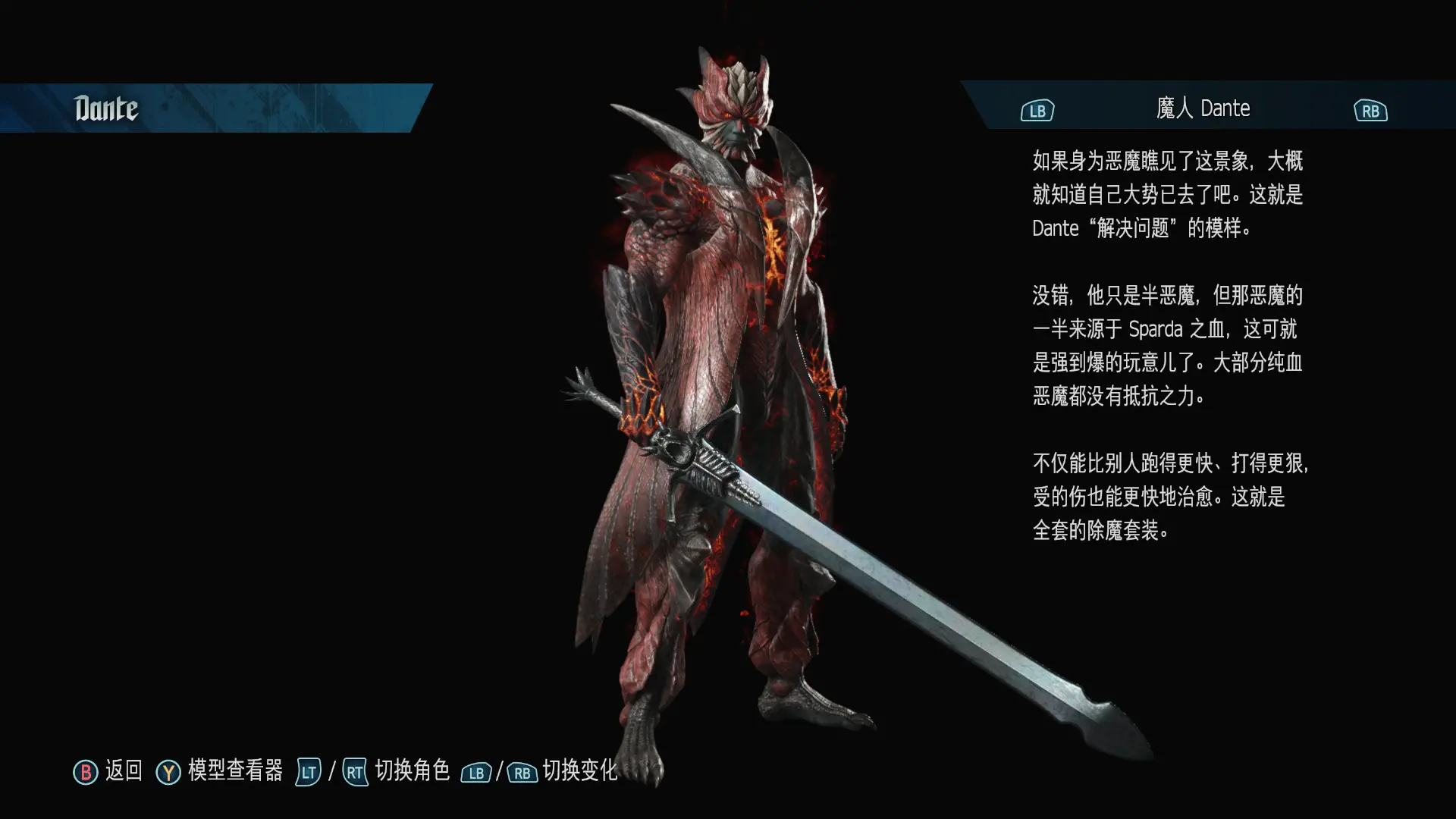Go back using the 返回 label

point(123,770)
